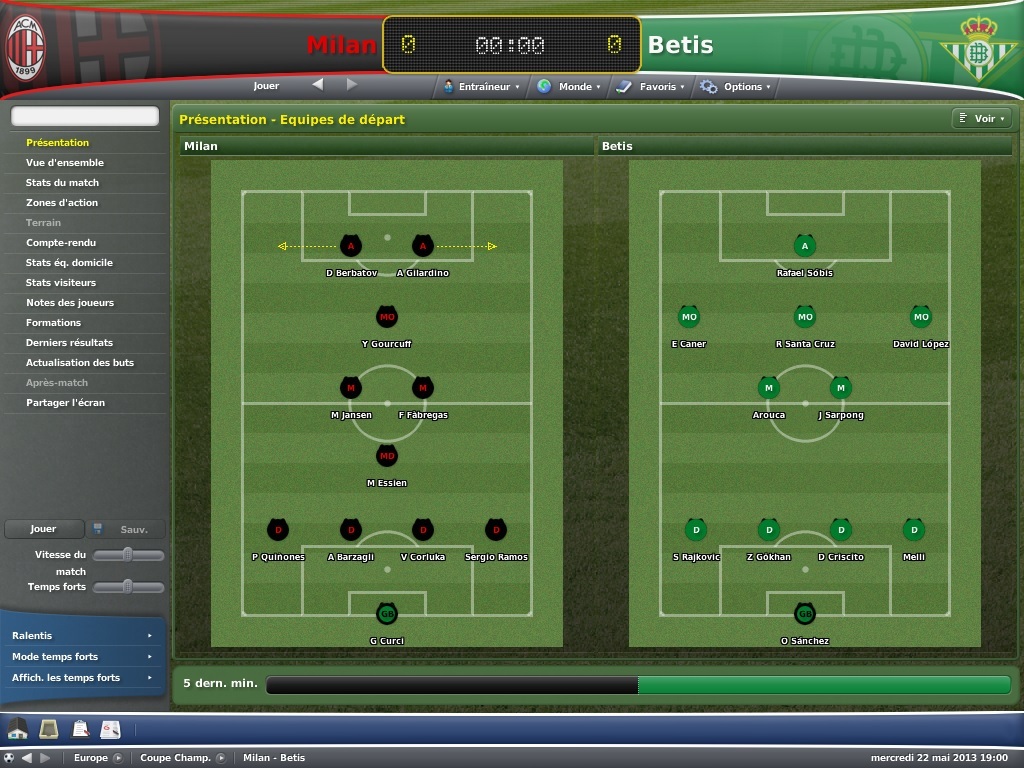This screenshot has height=768, width=1024.
Task: View Derniers résultats
Action: (69, 343)
